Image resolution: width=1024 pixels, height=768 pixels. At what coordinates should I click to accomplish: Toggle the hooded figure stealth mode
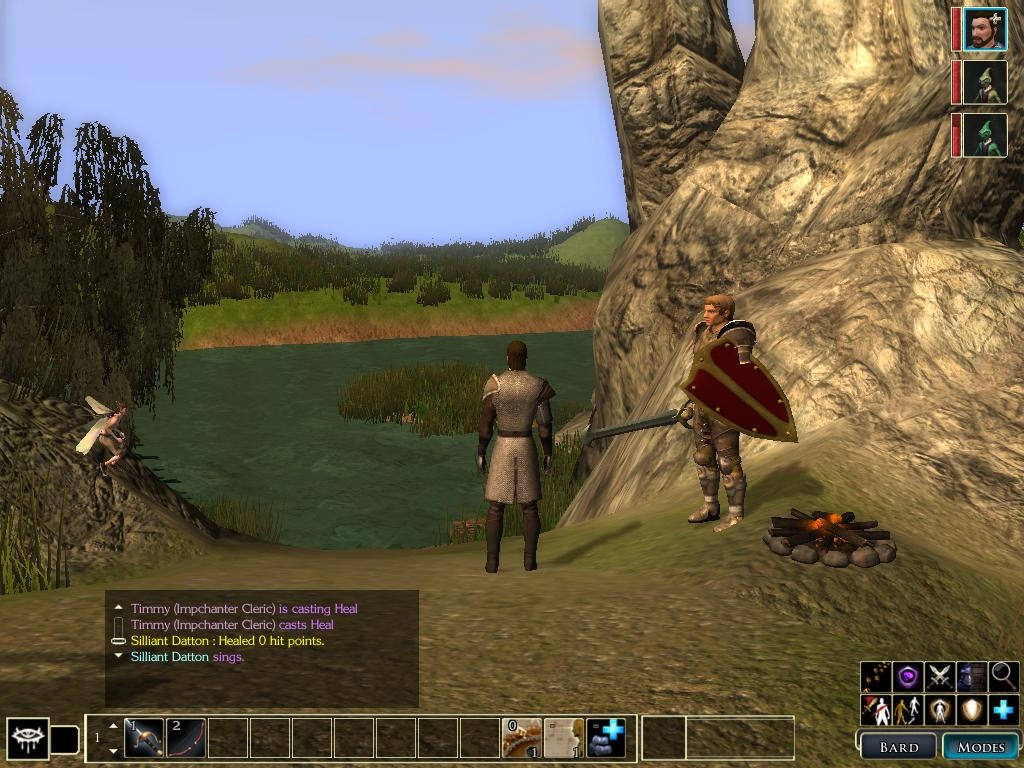coord(972,677)
